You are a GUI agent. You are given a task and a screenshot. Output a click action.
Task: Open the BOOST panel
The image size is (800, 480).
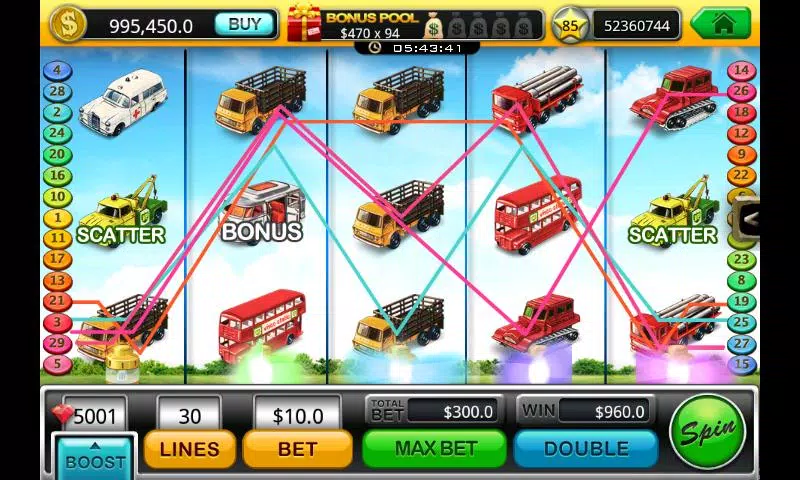[x=95, y=458]
